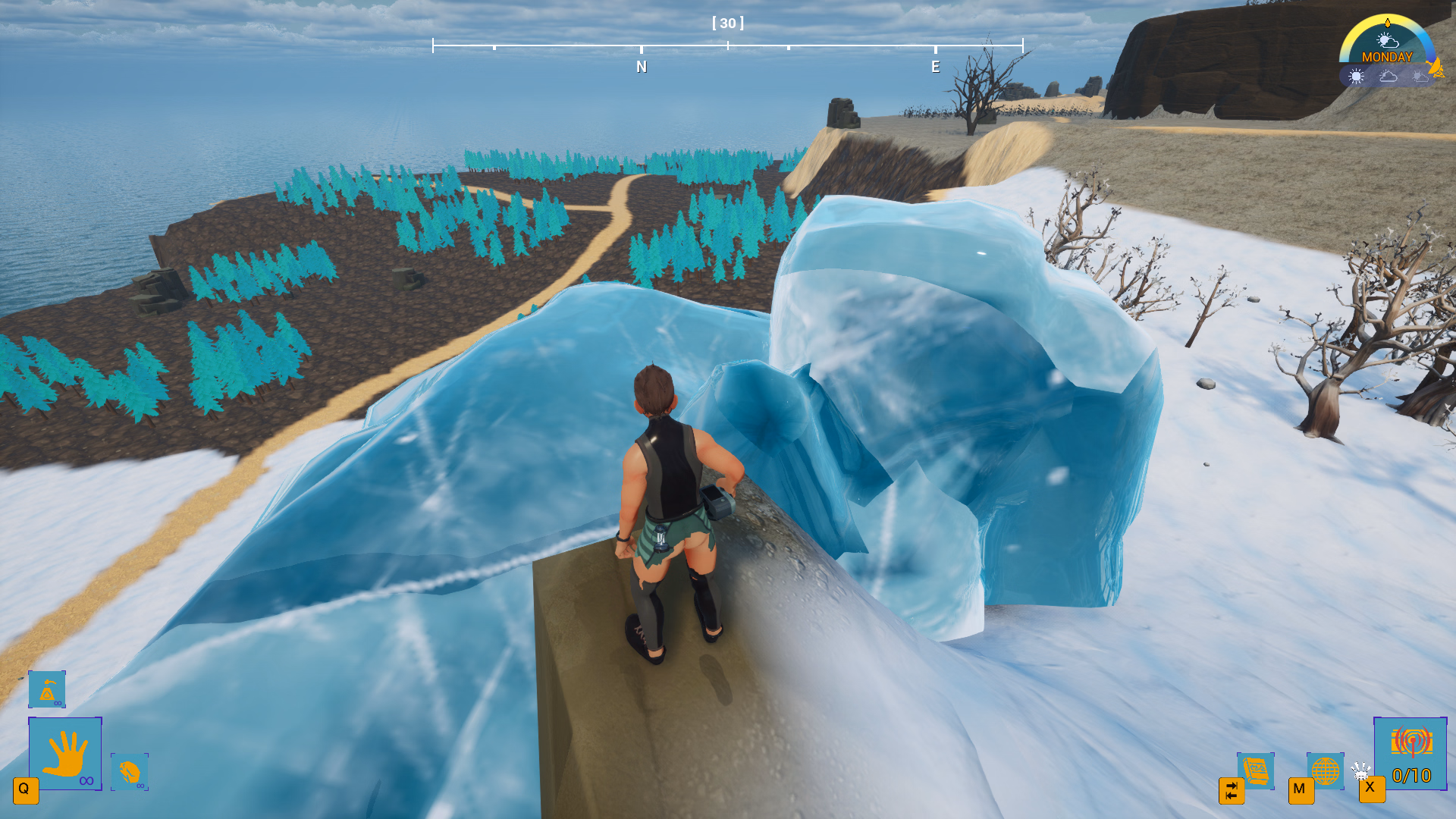Click the satellite dish icon
1456x819 pixels.
1436,67
